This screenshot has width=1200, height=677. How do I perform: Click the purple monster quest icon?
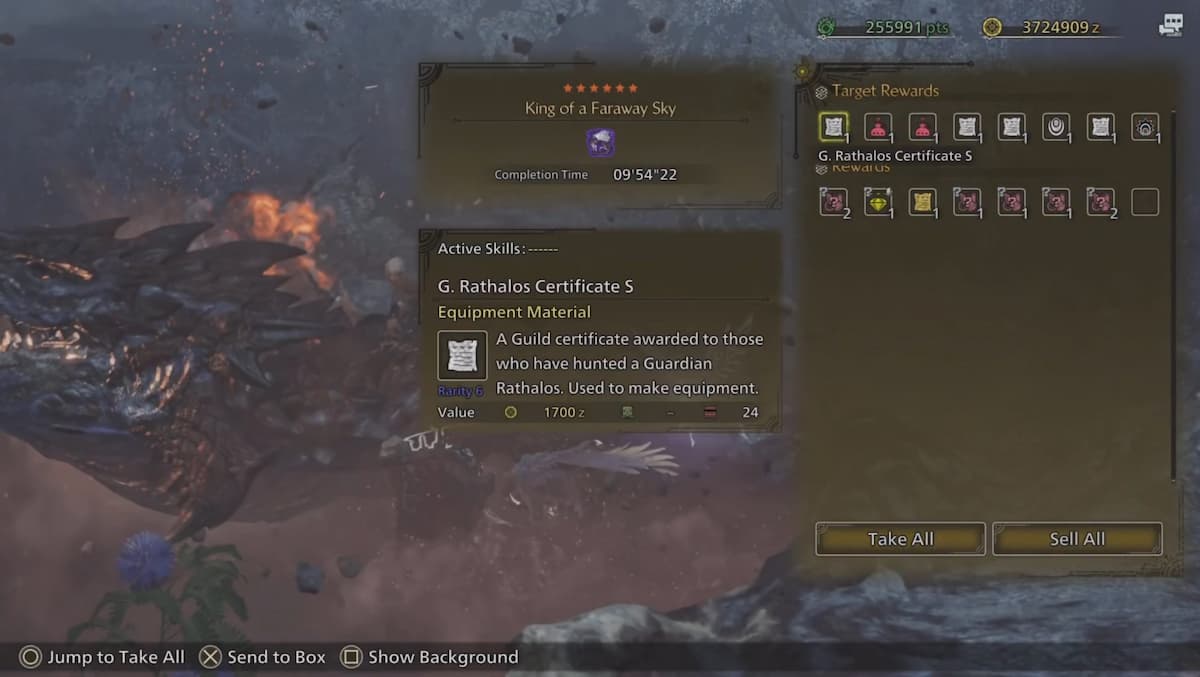pos(600,142)
